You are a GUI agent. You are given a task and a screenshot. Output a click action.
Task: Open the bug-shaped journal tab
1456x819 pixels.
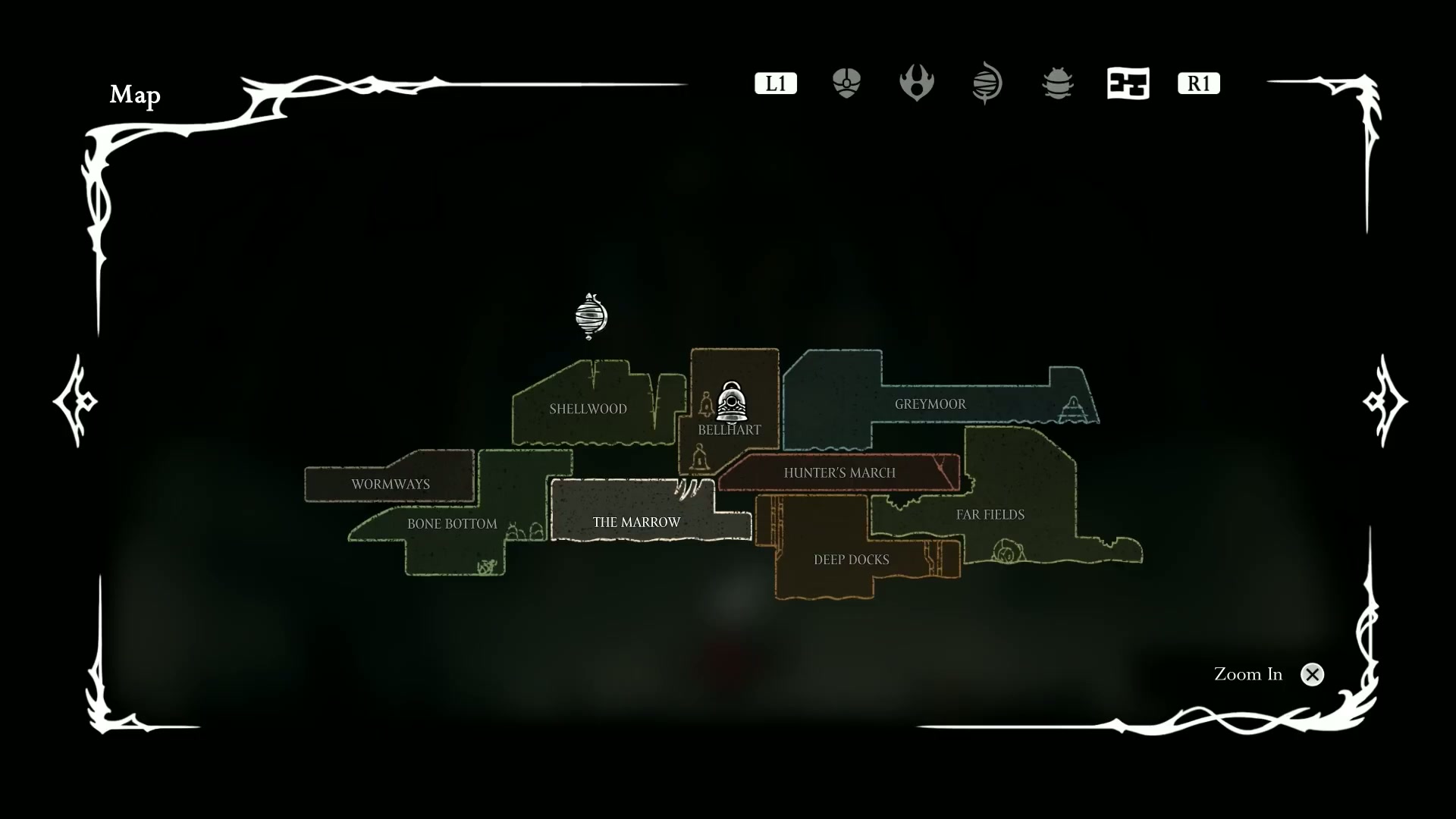coord(1057,83)
